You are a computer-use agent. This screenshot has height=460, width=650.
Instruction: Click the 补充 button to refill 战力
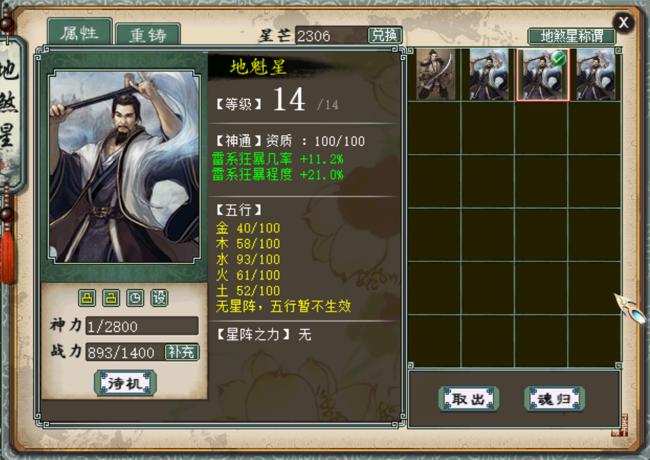(x=182, y=351)
